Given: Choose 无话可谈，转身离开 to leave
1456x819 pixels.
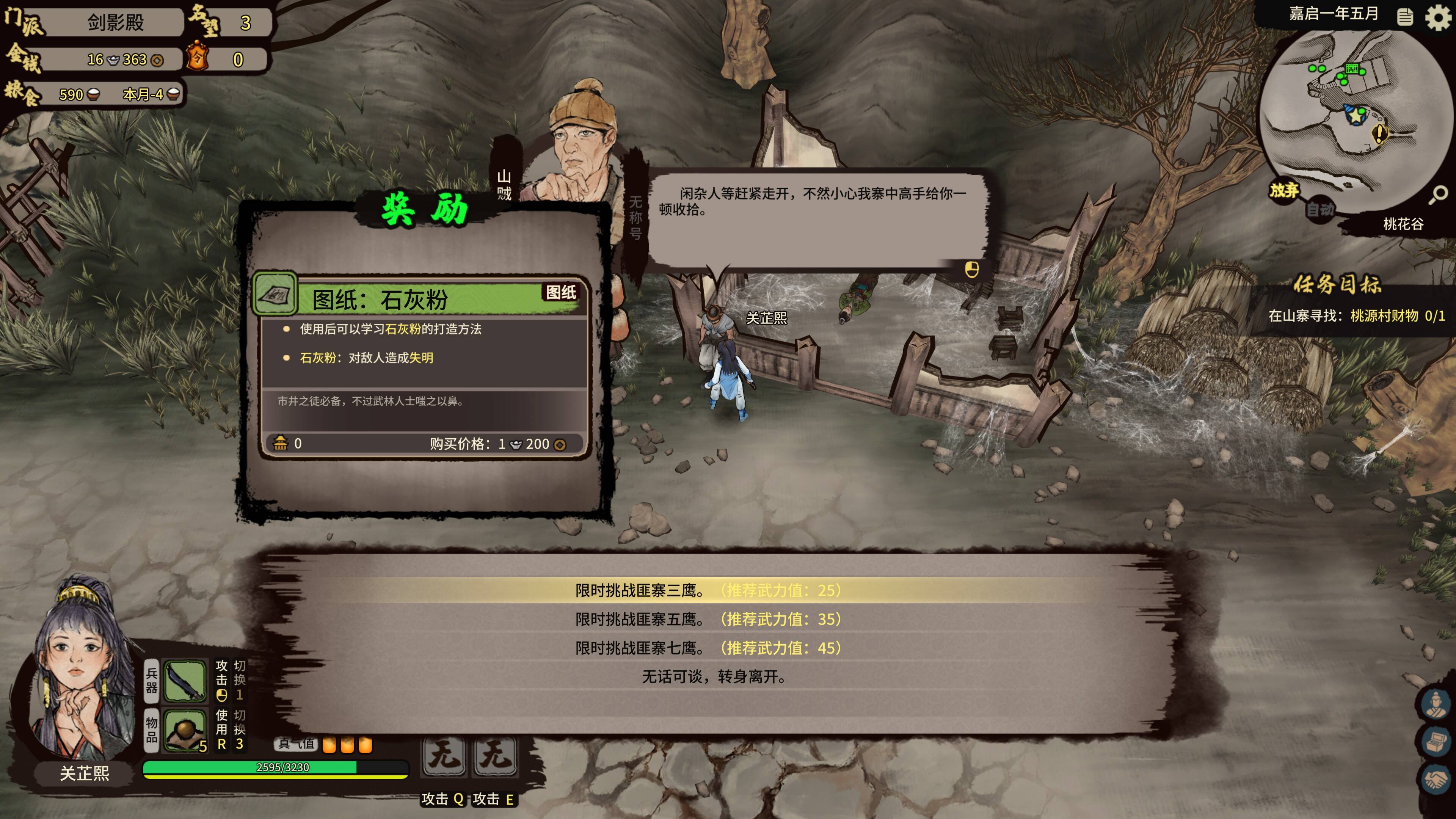Looking at the screenshot, I should pos(714,676).
